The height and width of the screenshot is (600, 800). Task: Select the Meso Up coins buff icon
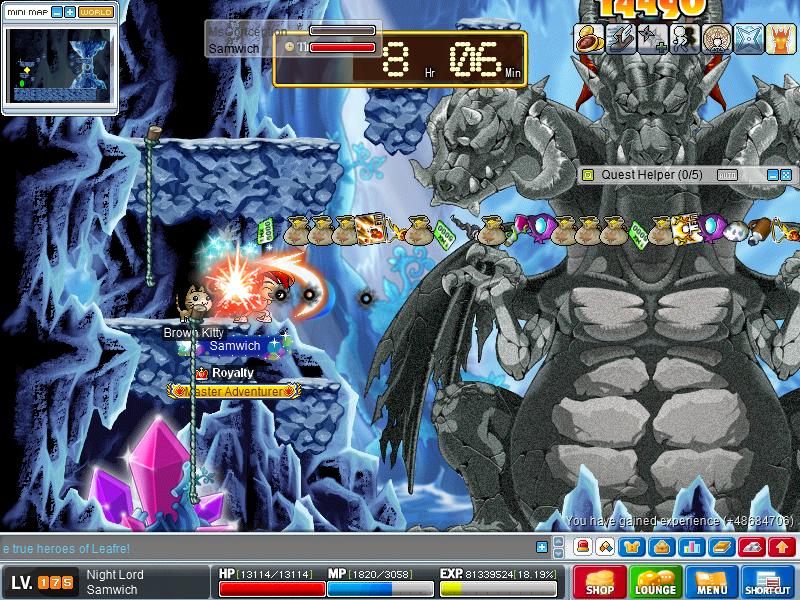tap(586, 38)
